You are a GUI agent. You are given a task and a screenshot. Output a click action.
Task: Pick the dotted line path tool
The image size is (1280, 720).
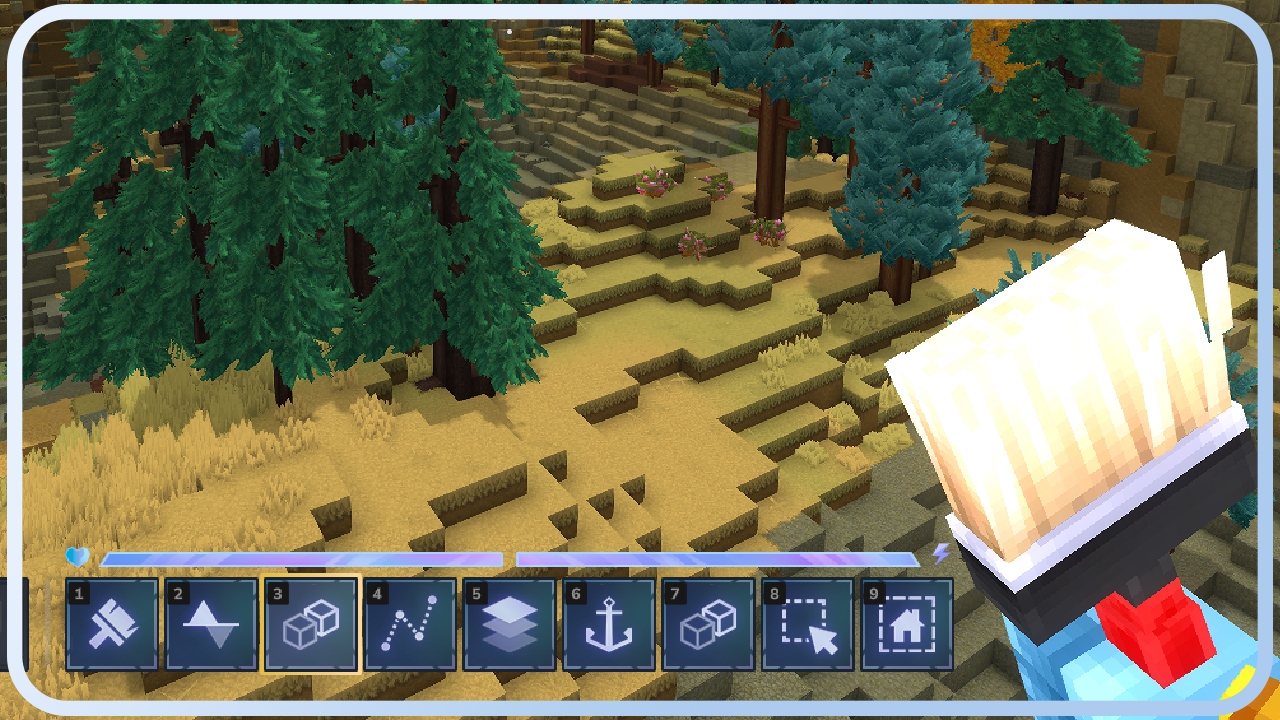[x=410, y=625]
